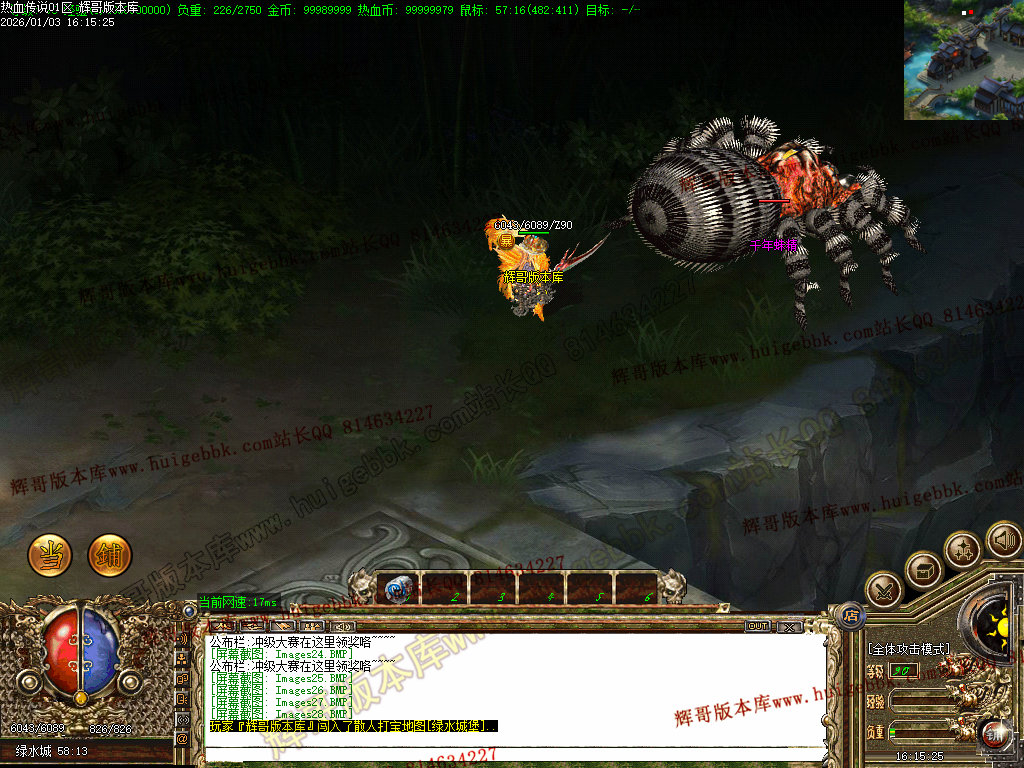Screen dimensions: 1024x768
Task: Close the chat panel with X button
Action: 789,626
